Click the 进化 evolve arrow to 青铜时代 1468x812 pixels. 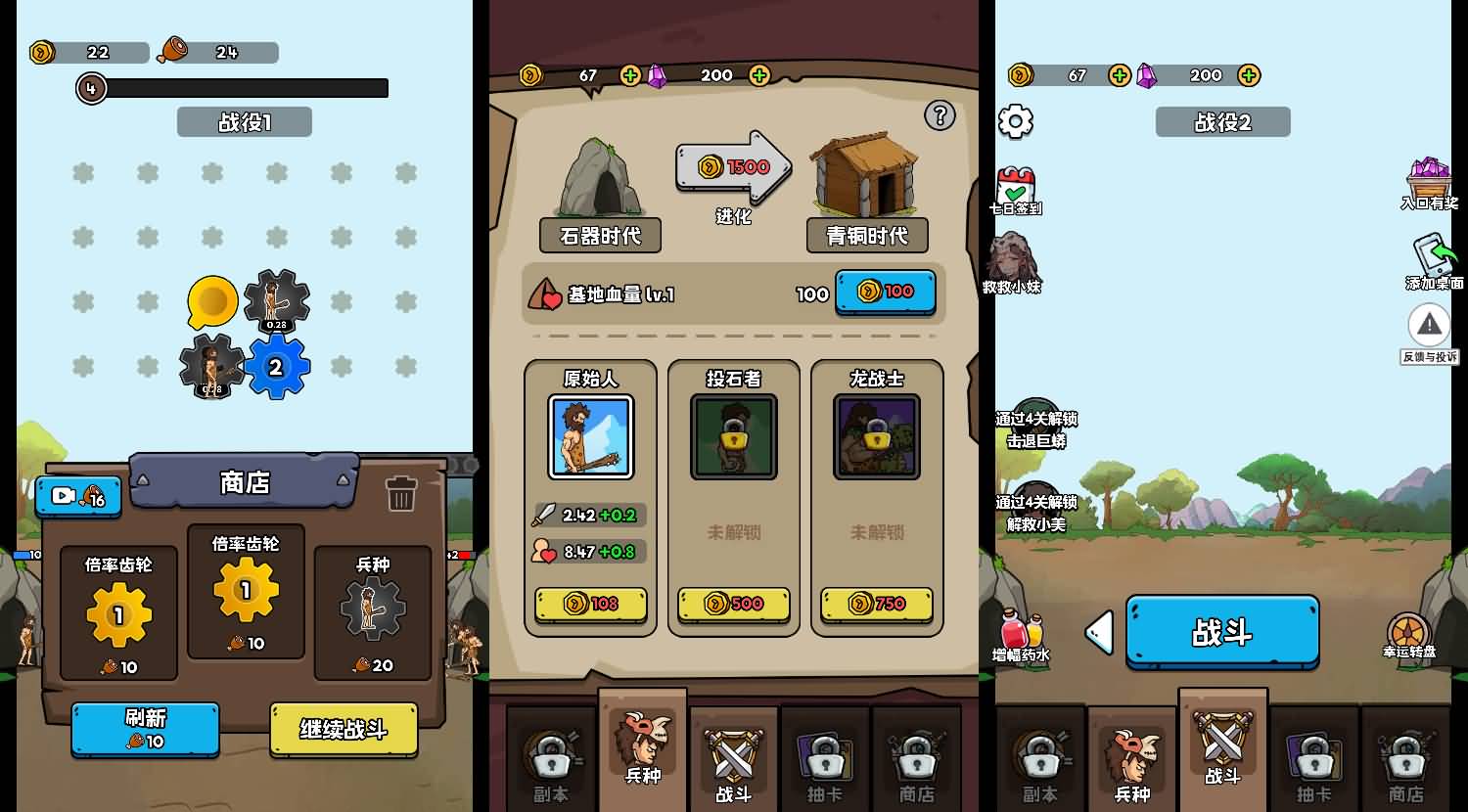click(x=733, y=166)
